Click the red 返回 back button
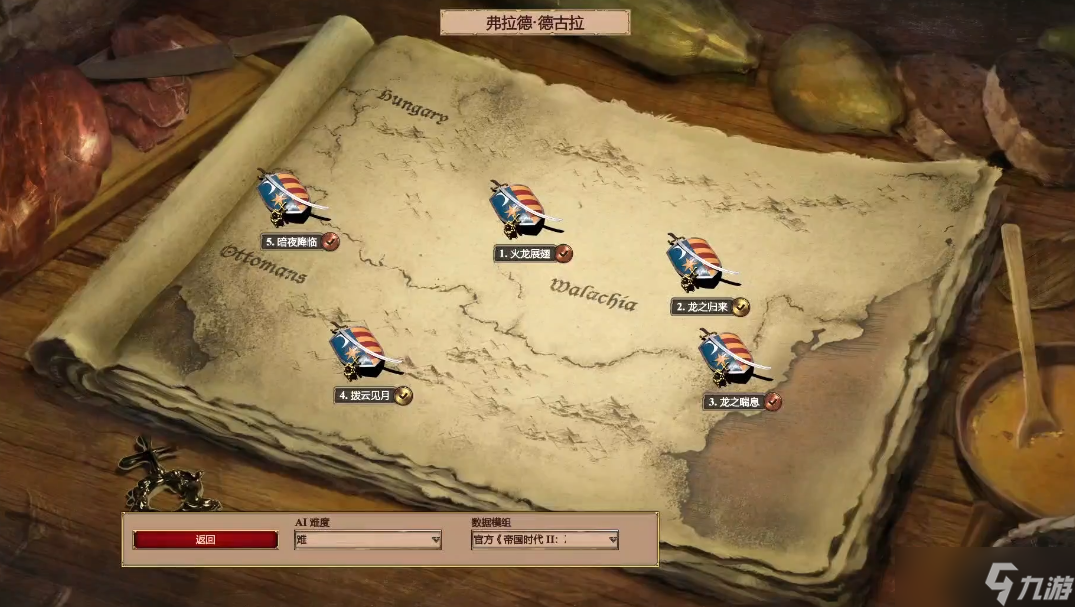The width and height of the screenshot is (1075, 607). click(205, 540)
